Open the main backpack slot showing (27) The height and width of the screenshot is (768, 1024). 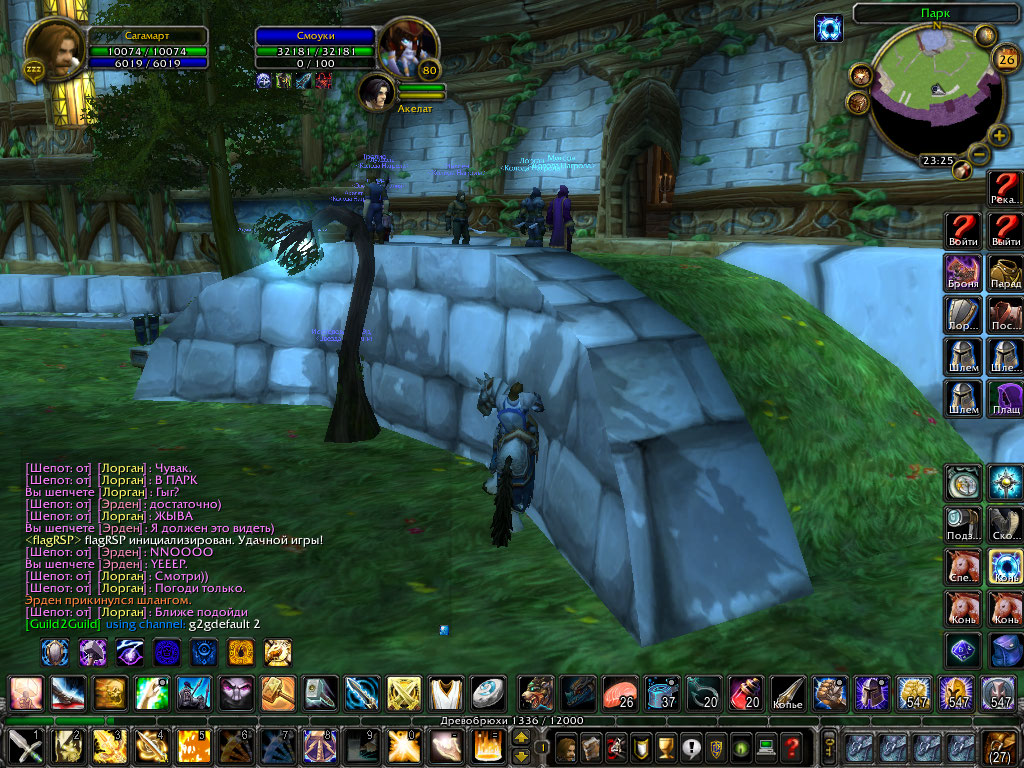(1001, 748)
